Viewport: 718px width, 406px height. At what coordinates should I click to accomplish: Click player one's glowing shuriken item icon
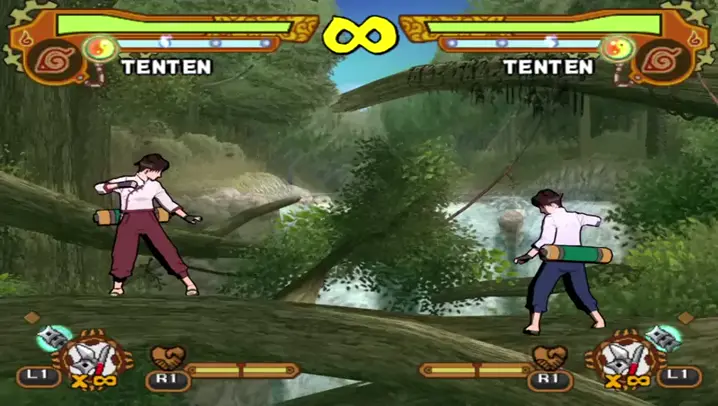point(52,338)
